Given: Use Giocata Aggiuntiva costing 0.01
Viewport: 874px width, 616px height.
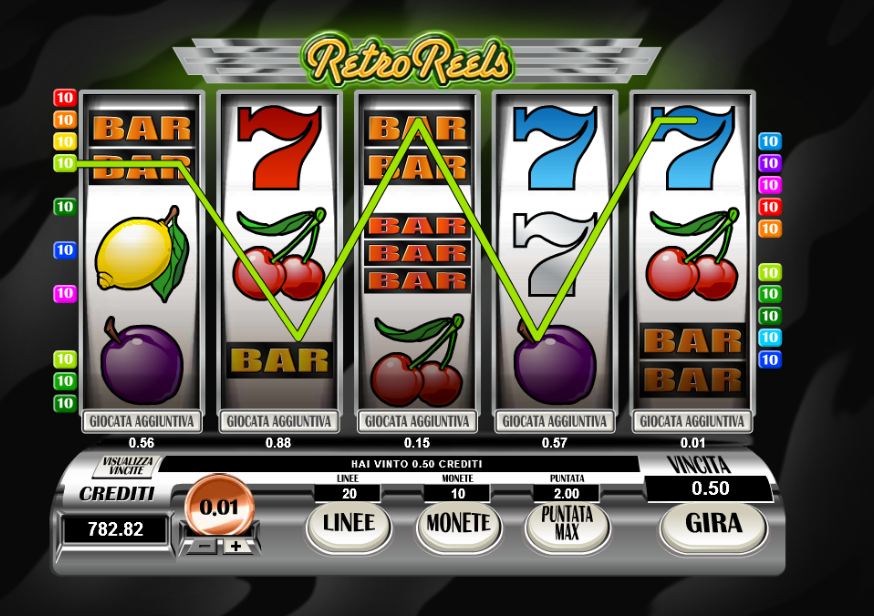Looking at the screenshot, I should [x=693, y=421].
